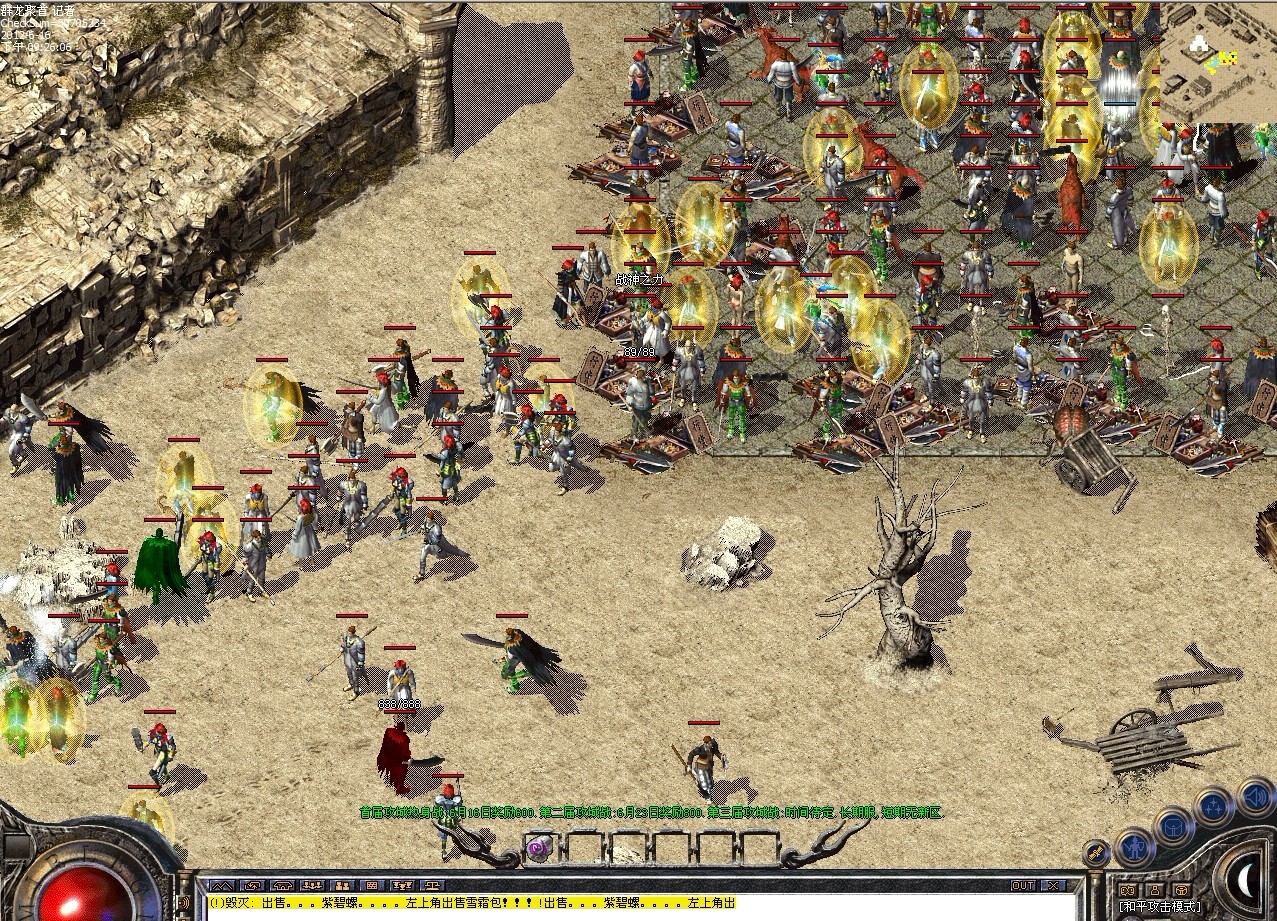This screenshot has width=1277, height=921.
Task: Click the grid-pattern chat toolbar button
Action: tap(372, 886)
